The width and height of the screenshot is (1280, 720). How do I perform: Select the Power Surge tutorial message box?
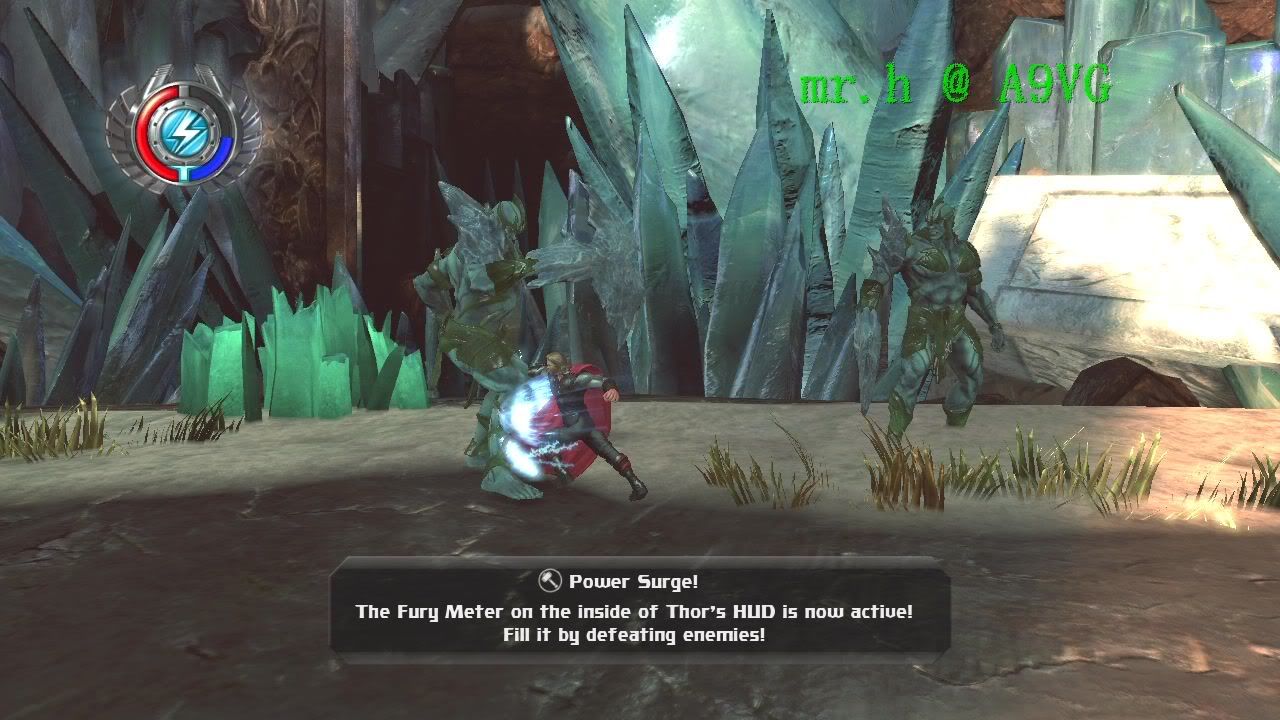[x=639, y=609]
